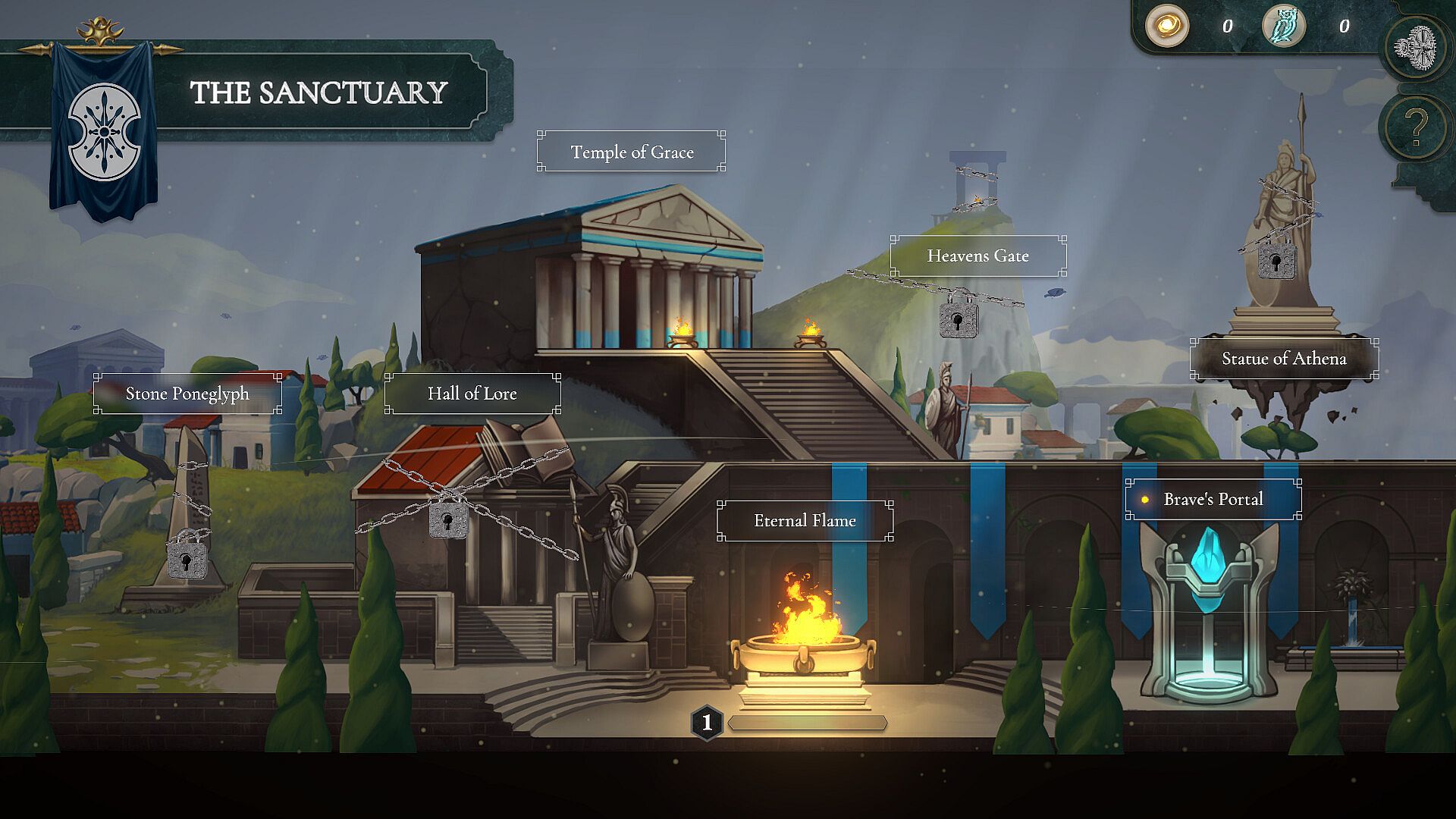Screen dimensions: 1456x819
Task: Show help with the question mark button
Action: [1415, 127]
